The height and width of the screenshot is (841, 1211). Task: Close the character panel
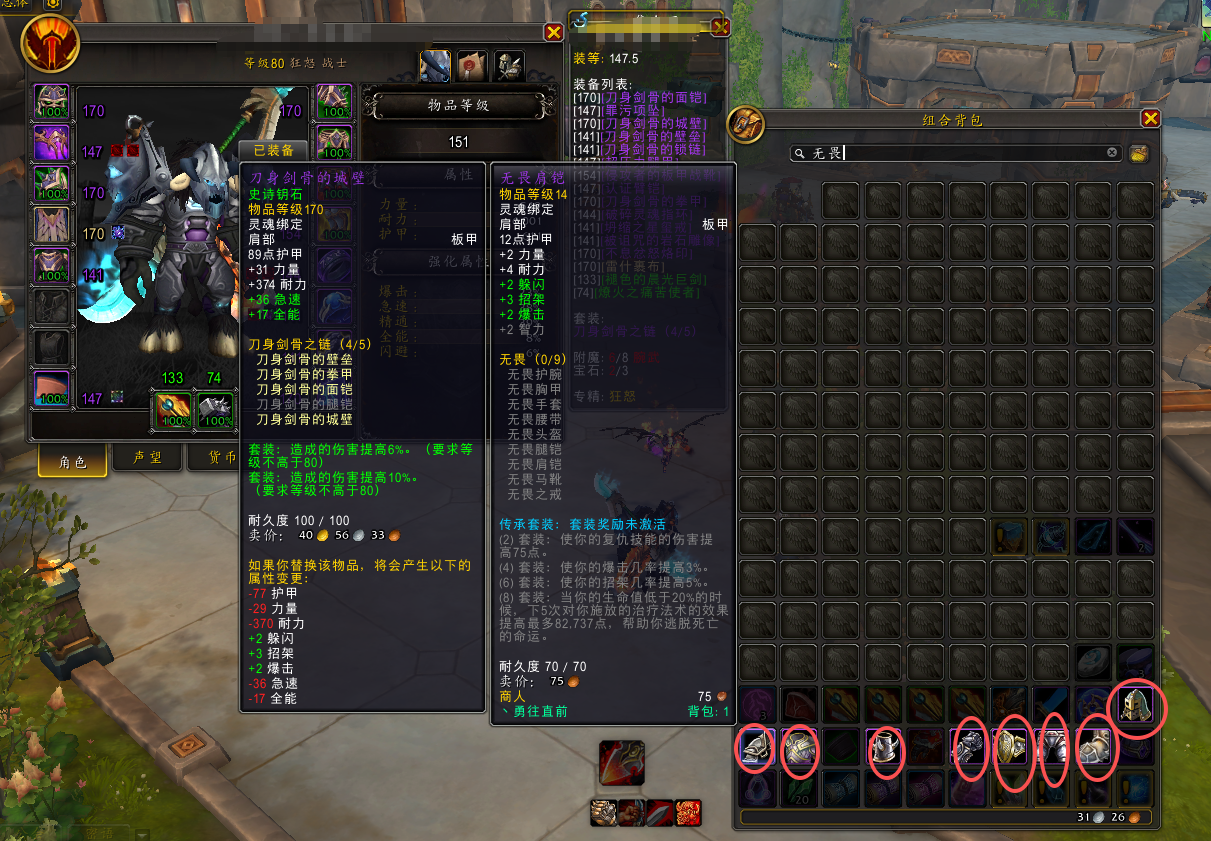pyautogui.click(x=553, y=32)
